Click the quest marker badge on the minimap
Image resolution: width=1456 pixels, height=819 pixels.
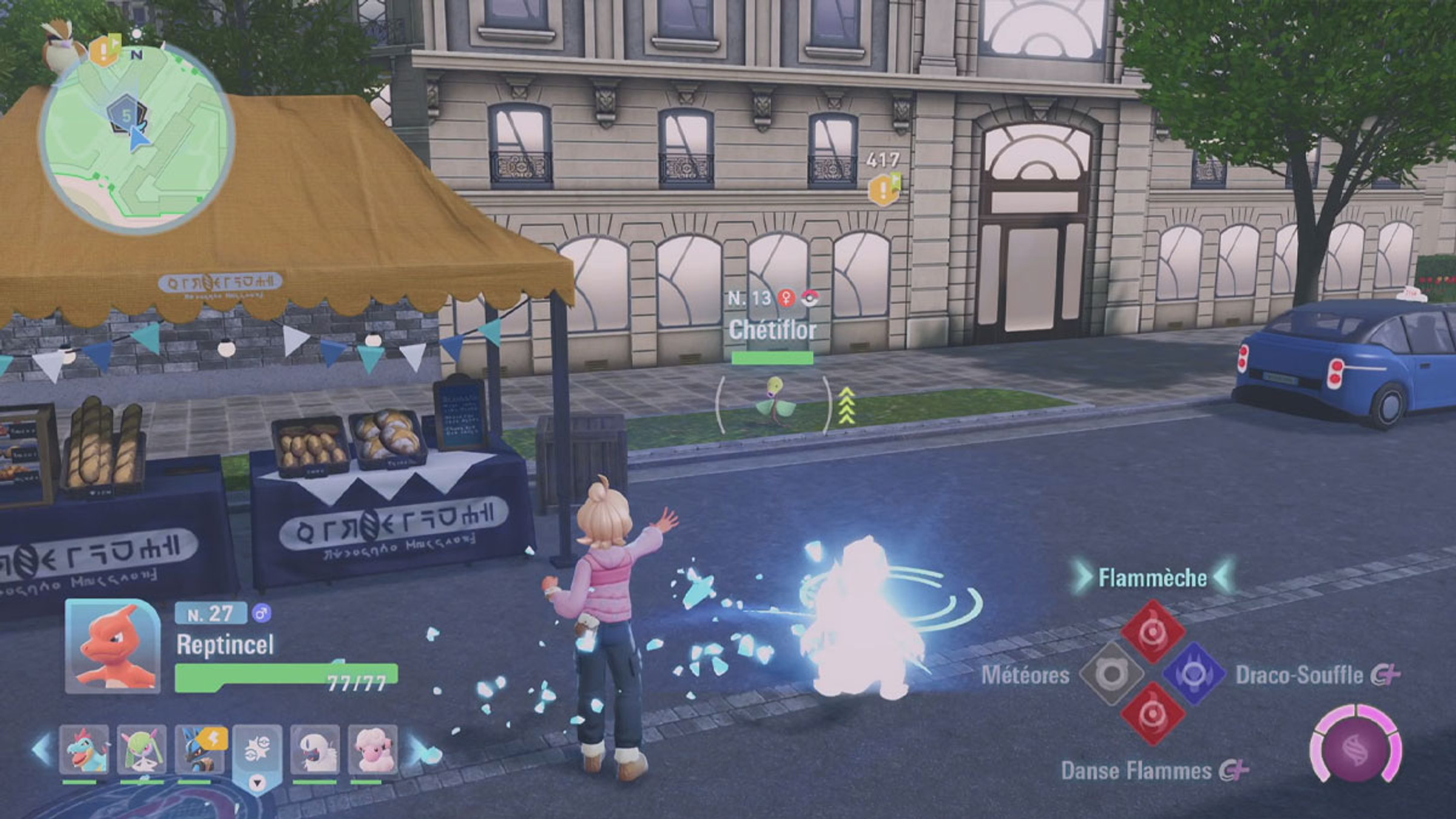(x=104, y=51)
